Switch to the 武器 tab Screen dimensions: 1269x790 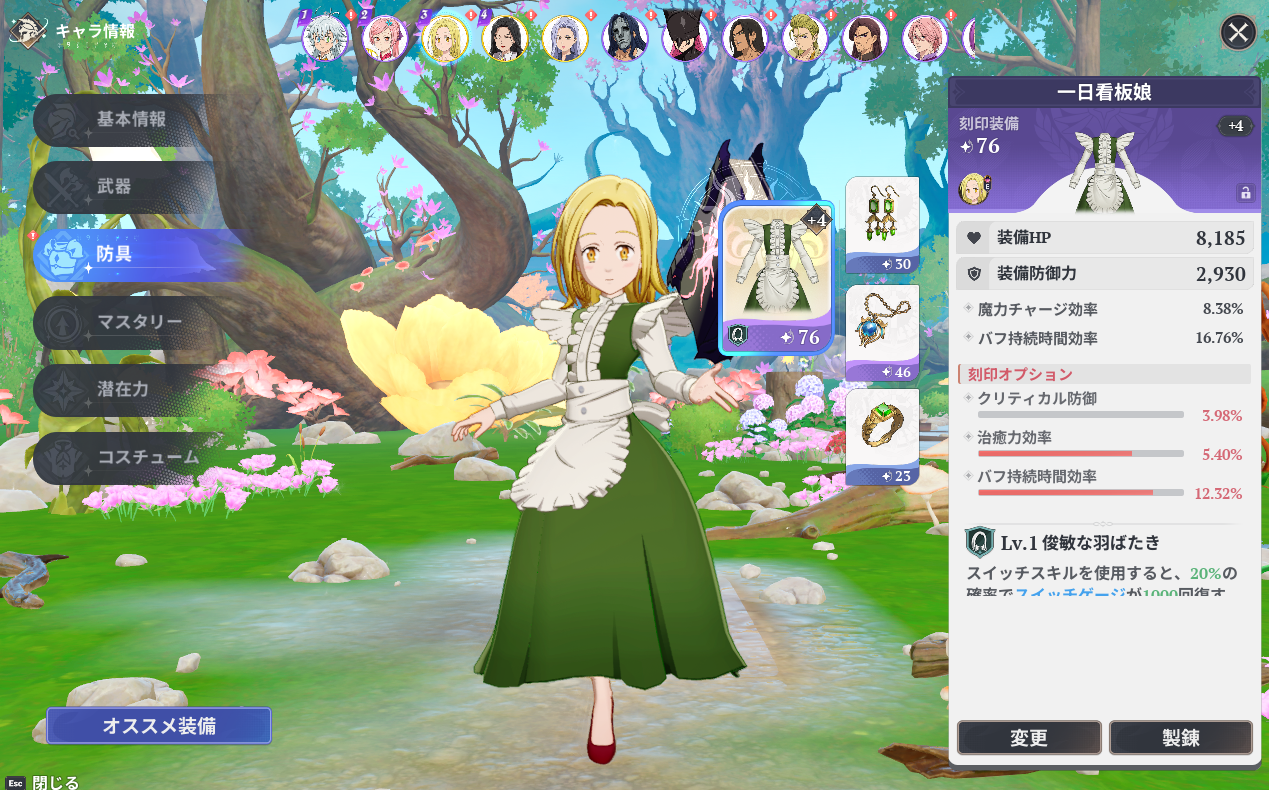point(114,187)
